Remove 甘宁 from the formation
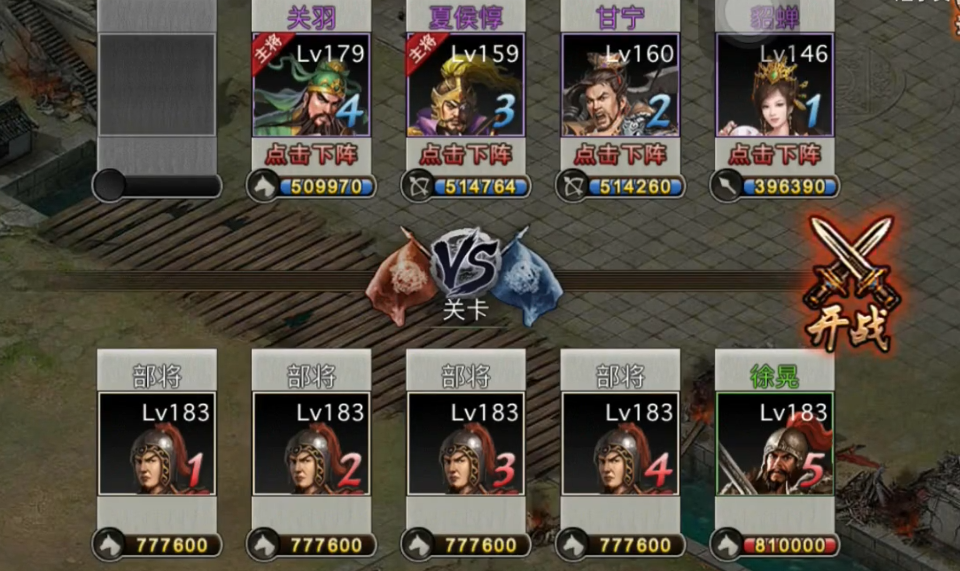Screen dimensions: 960x571 (x=620, y=155)
